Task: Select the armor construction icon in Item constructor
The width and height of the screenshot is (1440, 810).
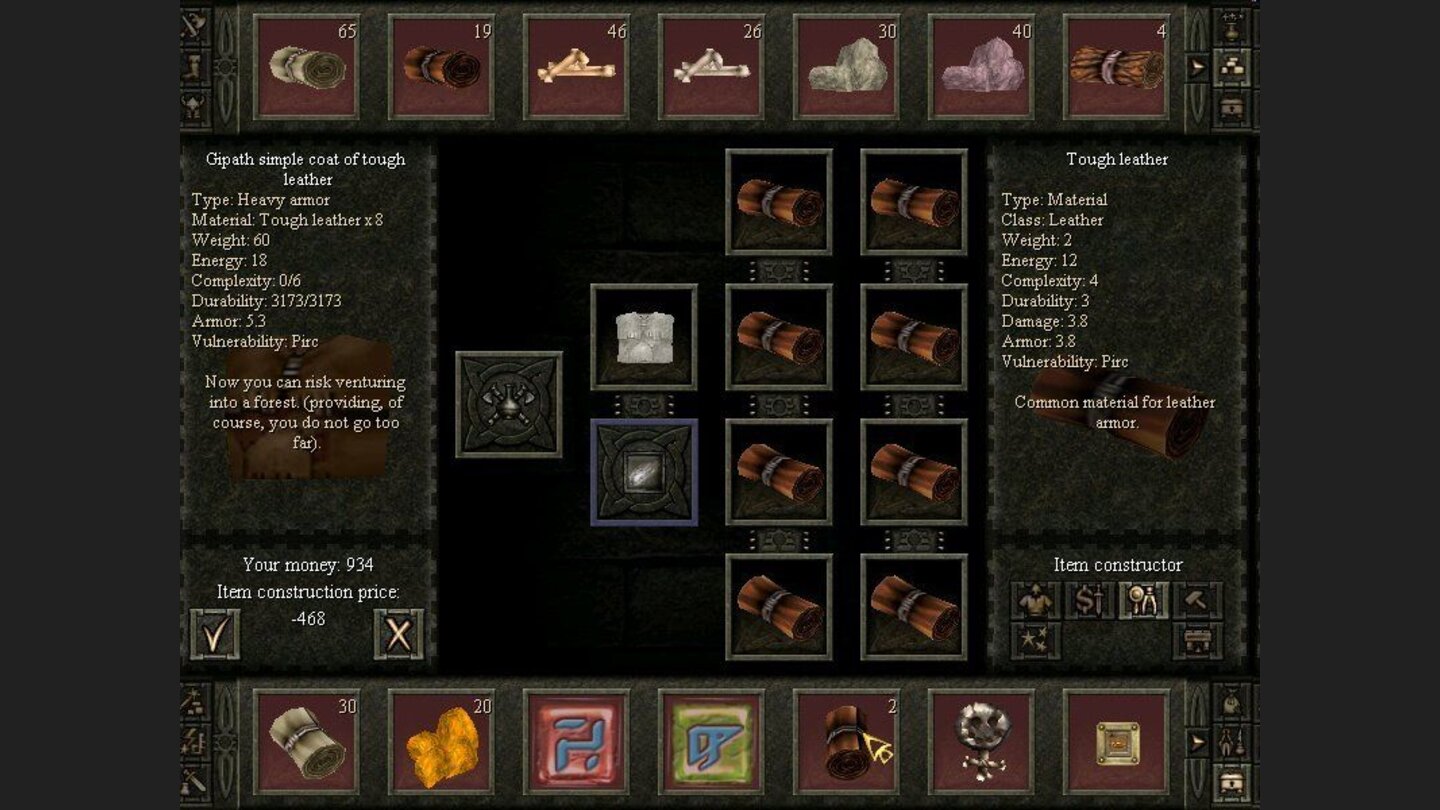Action: (1036, 600)
